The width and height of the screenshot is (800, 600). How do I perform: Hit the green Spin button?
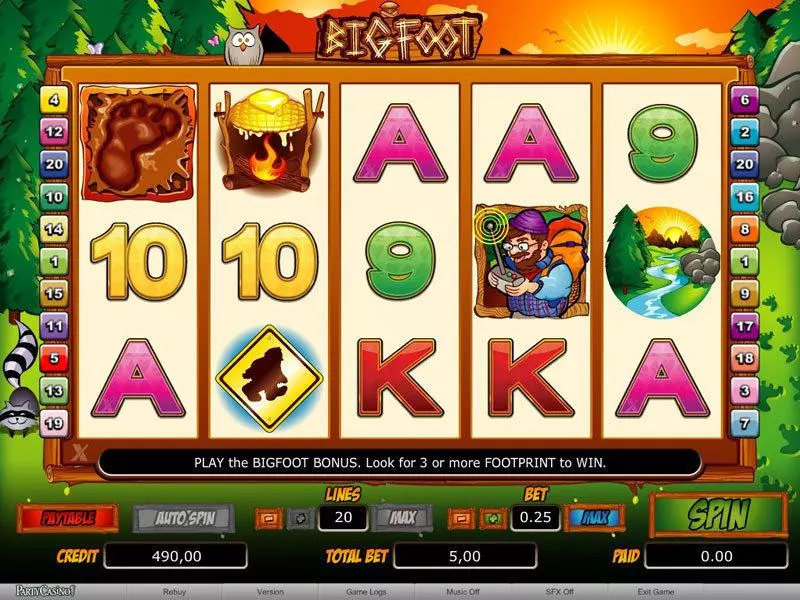[x=718, y=516]
